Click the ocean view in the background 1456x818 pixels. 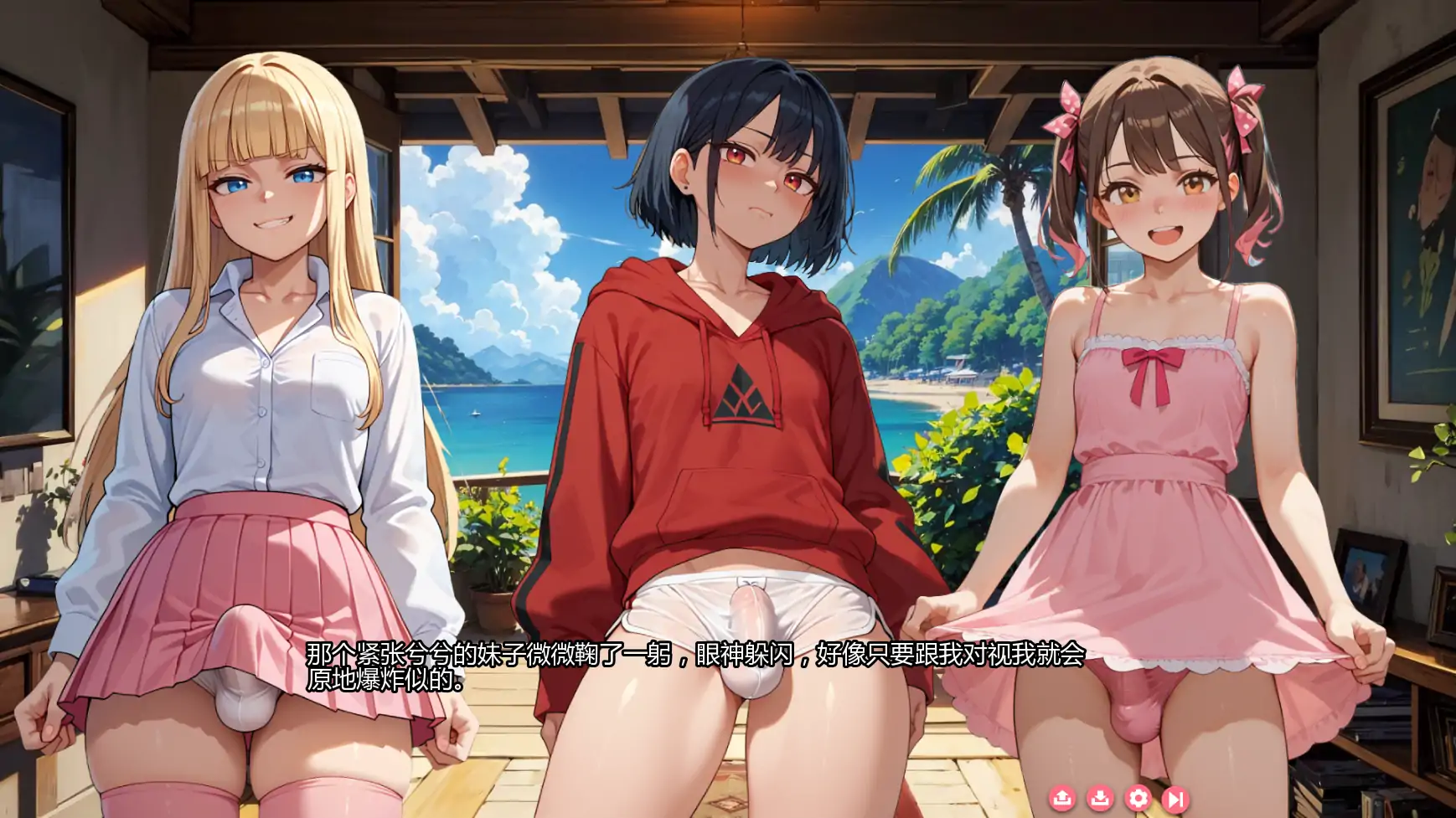[x=494, y=410]
